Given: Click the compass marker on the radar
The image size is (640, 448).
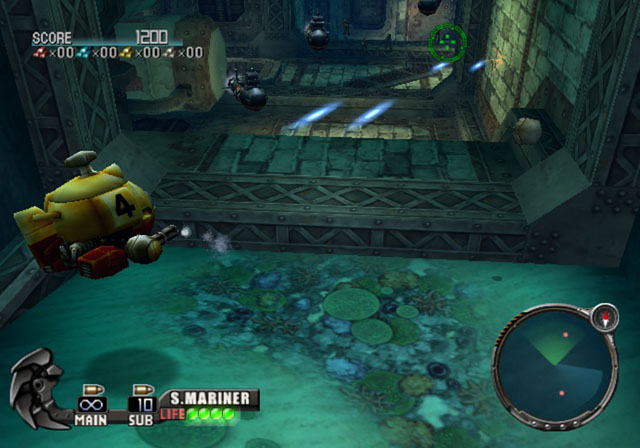Looking at the screenshot, I should click(604, 317).
